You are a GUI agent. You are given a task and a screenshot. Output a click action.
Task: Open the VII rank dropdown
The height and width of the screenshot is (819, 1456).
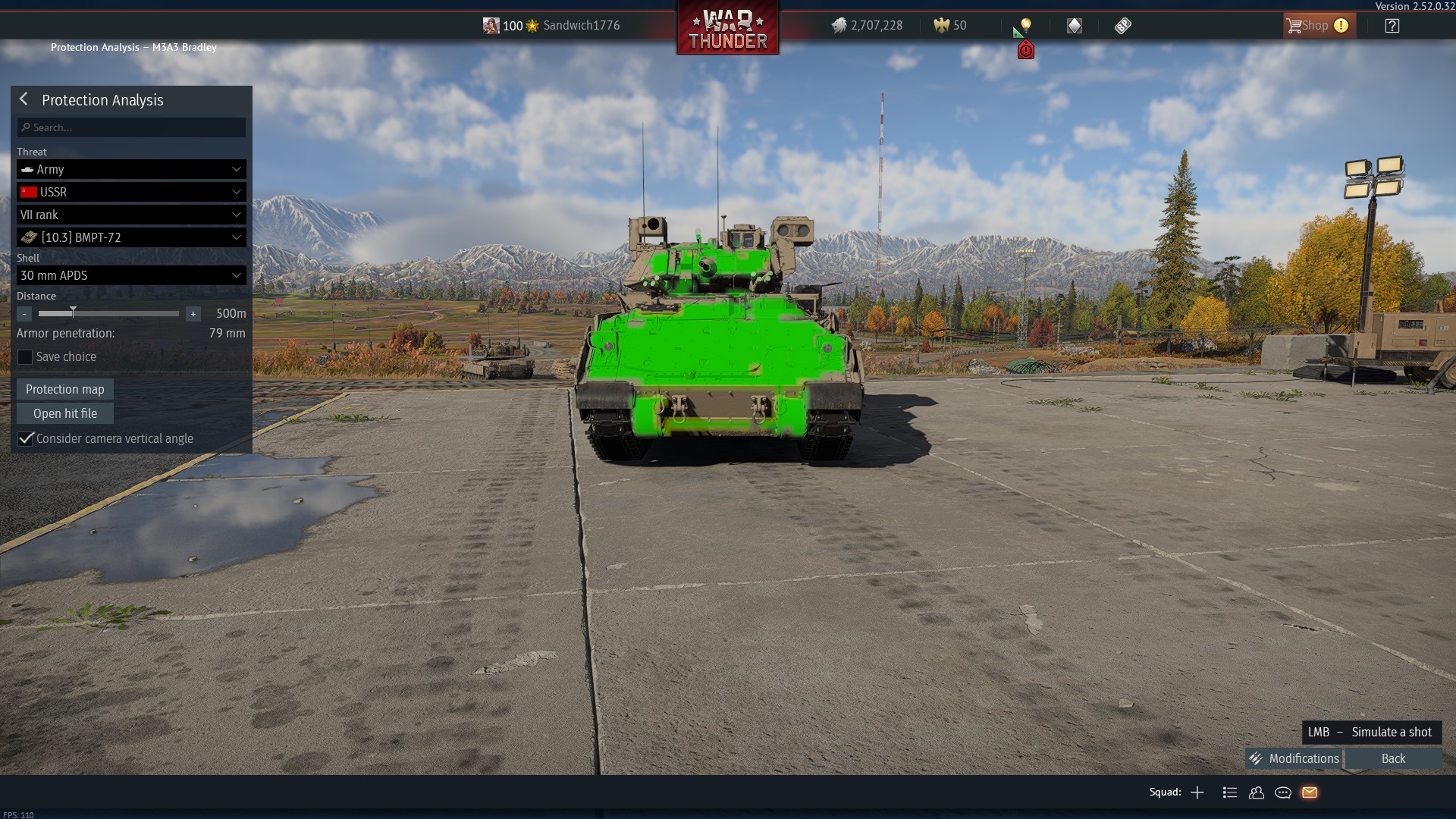131,215
